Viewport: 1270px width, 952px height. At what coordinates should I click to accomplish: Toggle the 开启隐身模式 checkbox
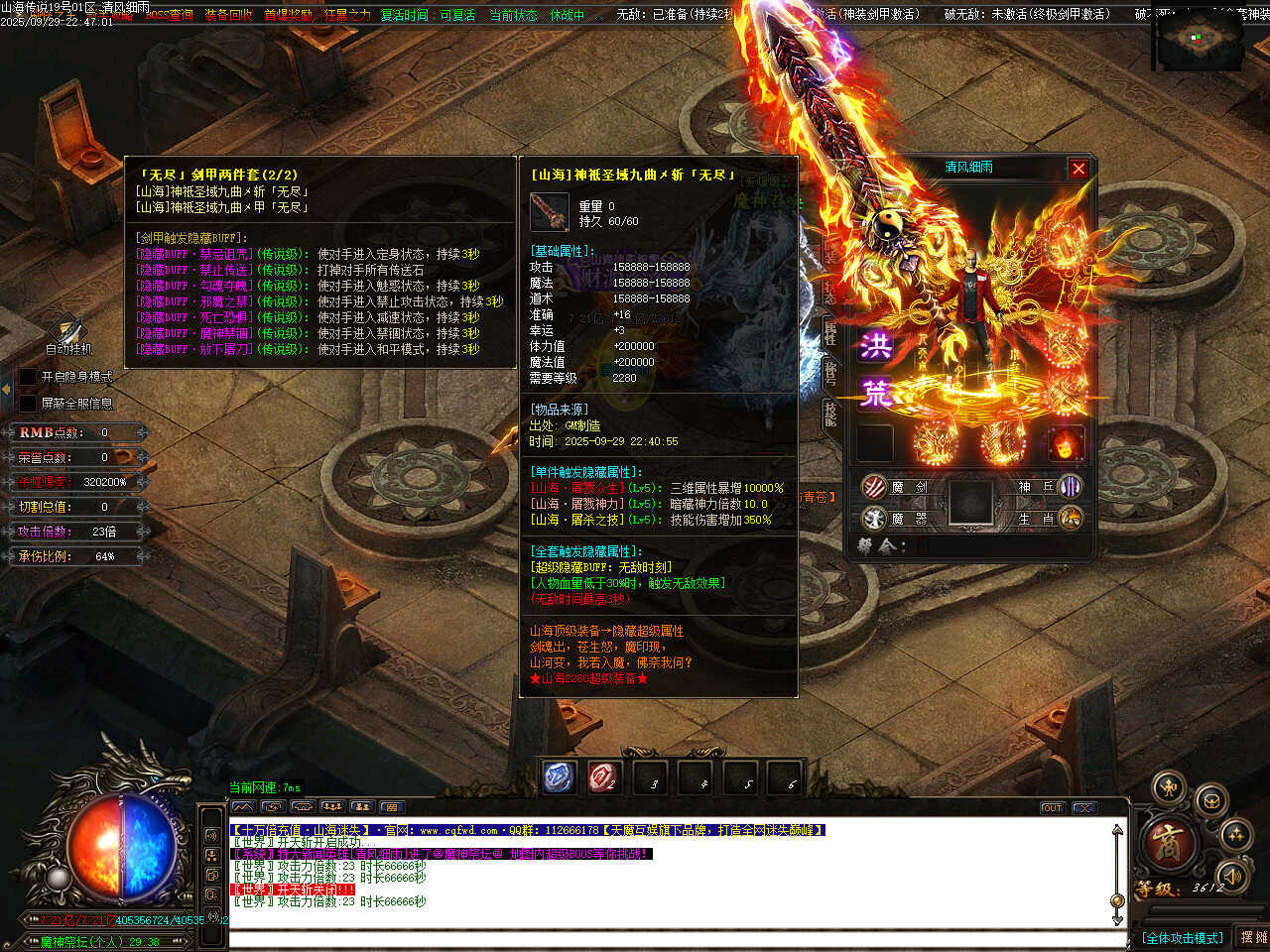[28, 377]
